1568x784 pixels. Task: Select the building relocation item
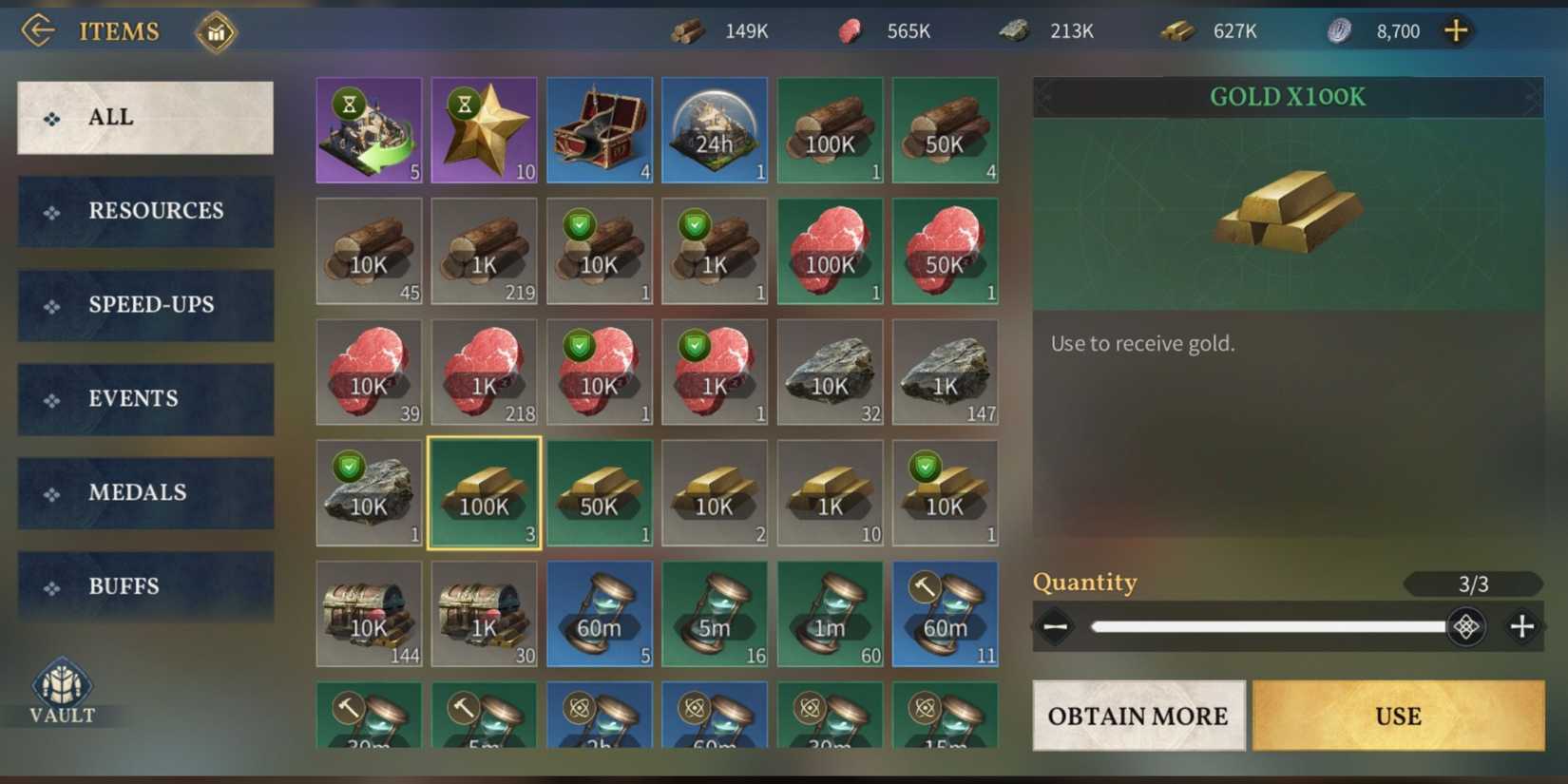point(369,129)
